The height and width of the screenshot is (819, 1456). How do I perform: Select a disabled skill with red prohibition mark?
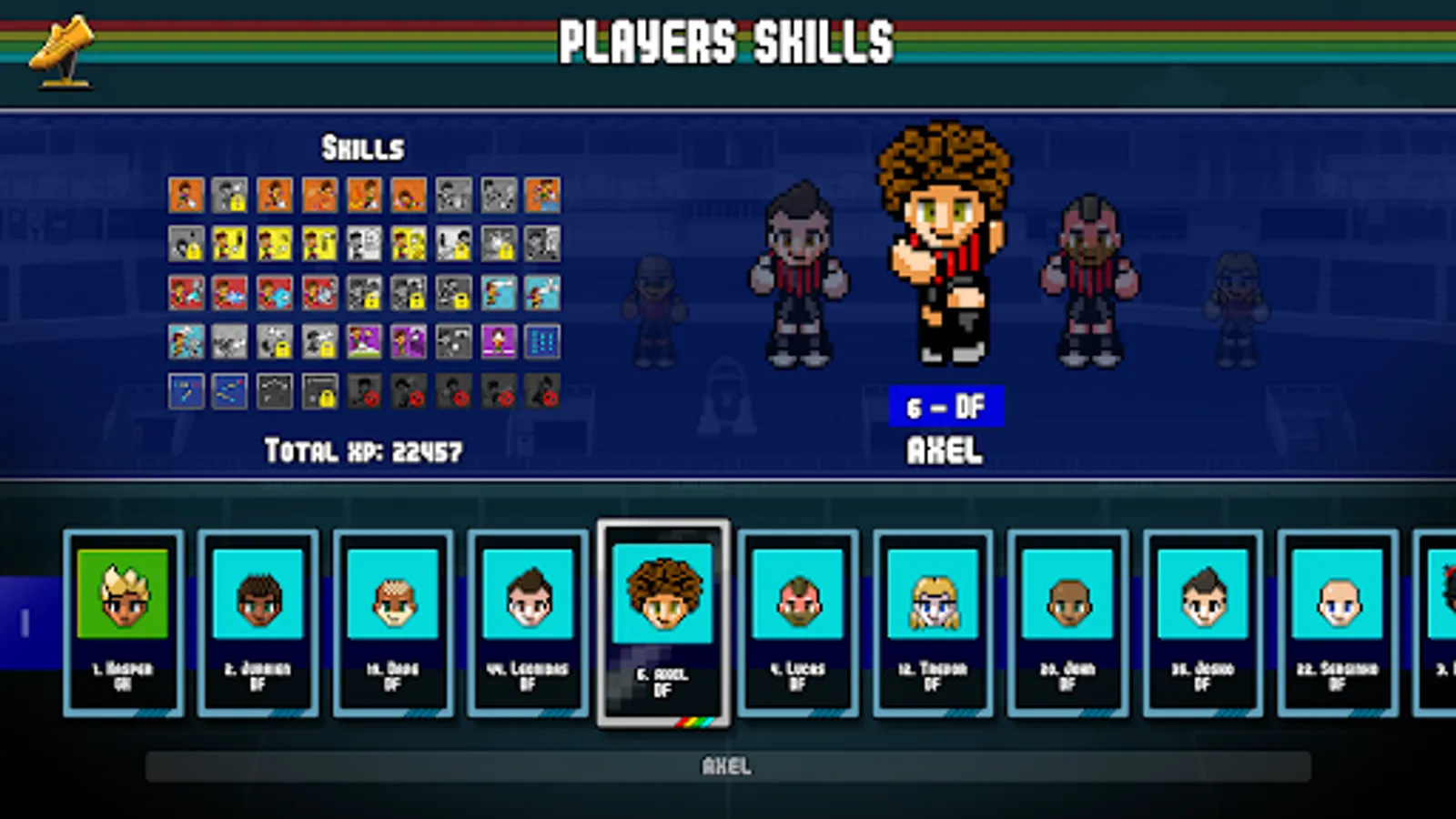364,389
